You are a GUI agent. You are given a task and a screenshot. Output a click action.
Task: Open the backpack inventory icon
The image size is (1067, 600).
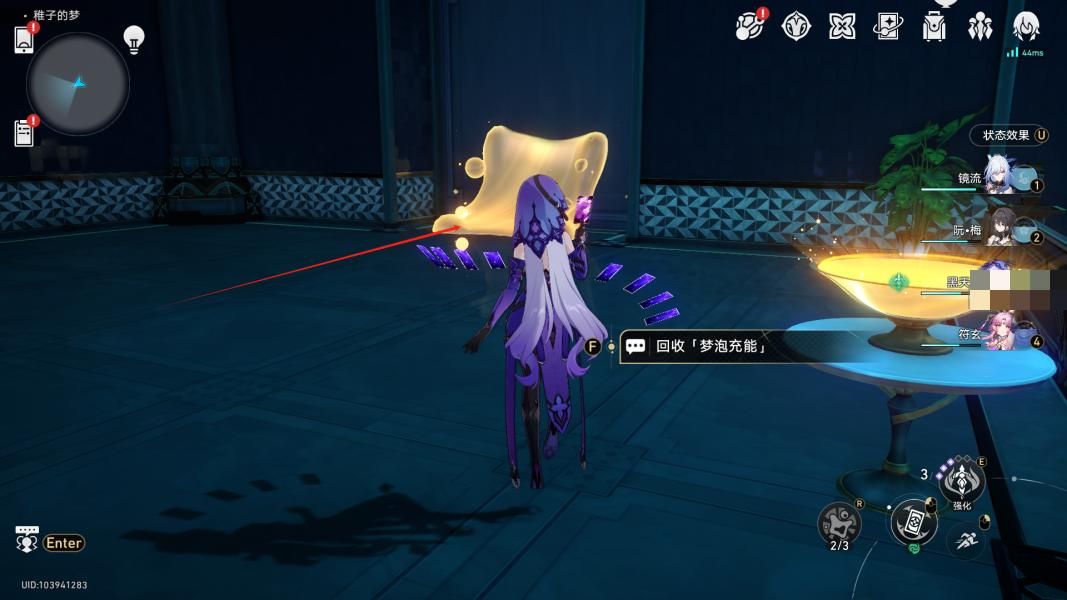coord(934,26)
